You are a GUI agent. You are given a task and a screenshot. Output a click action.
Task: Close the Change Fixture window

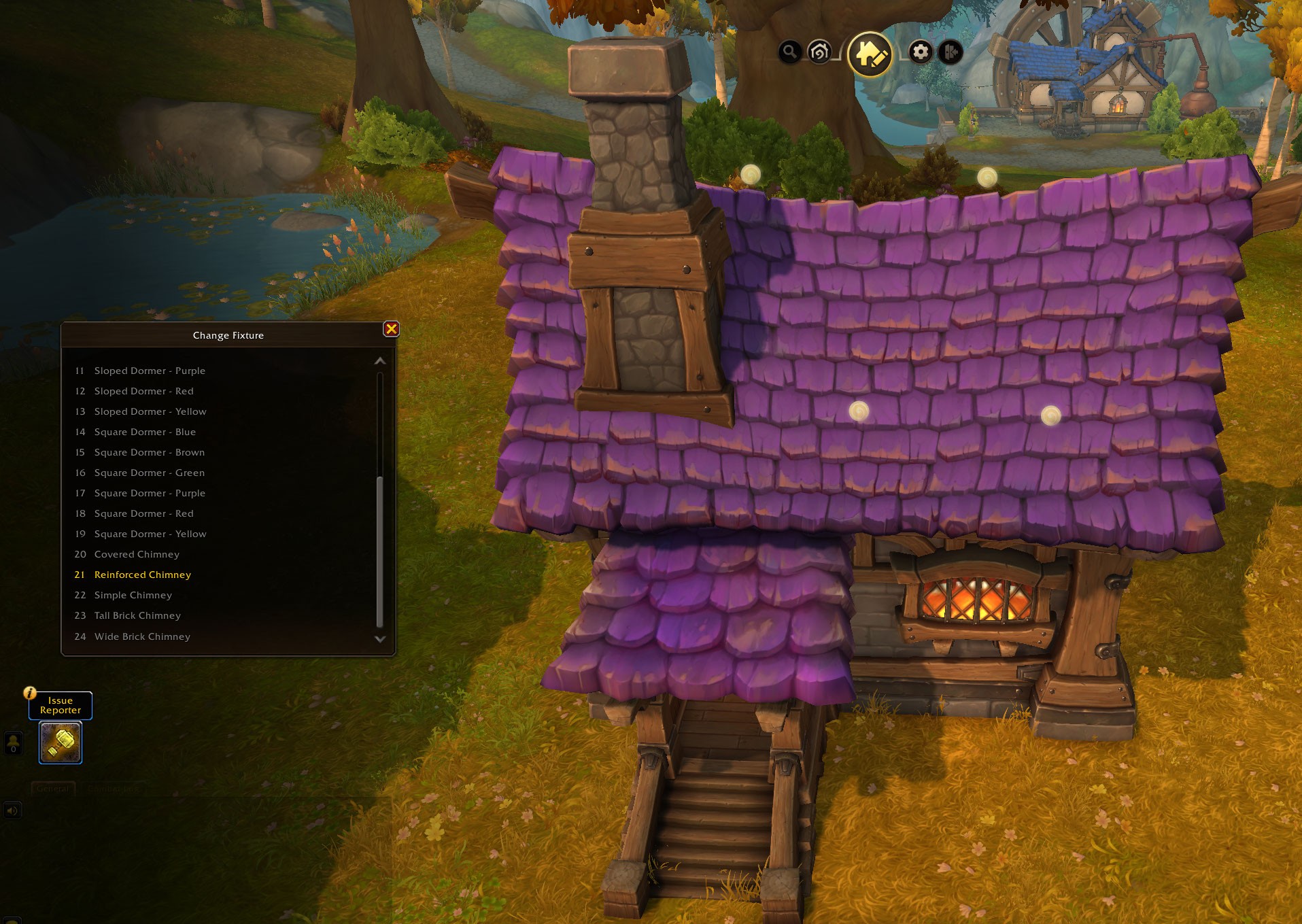[x=391, y=329]
